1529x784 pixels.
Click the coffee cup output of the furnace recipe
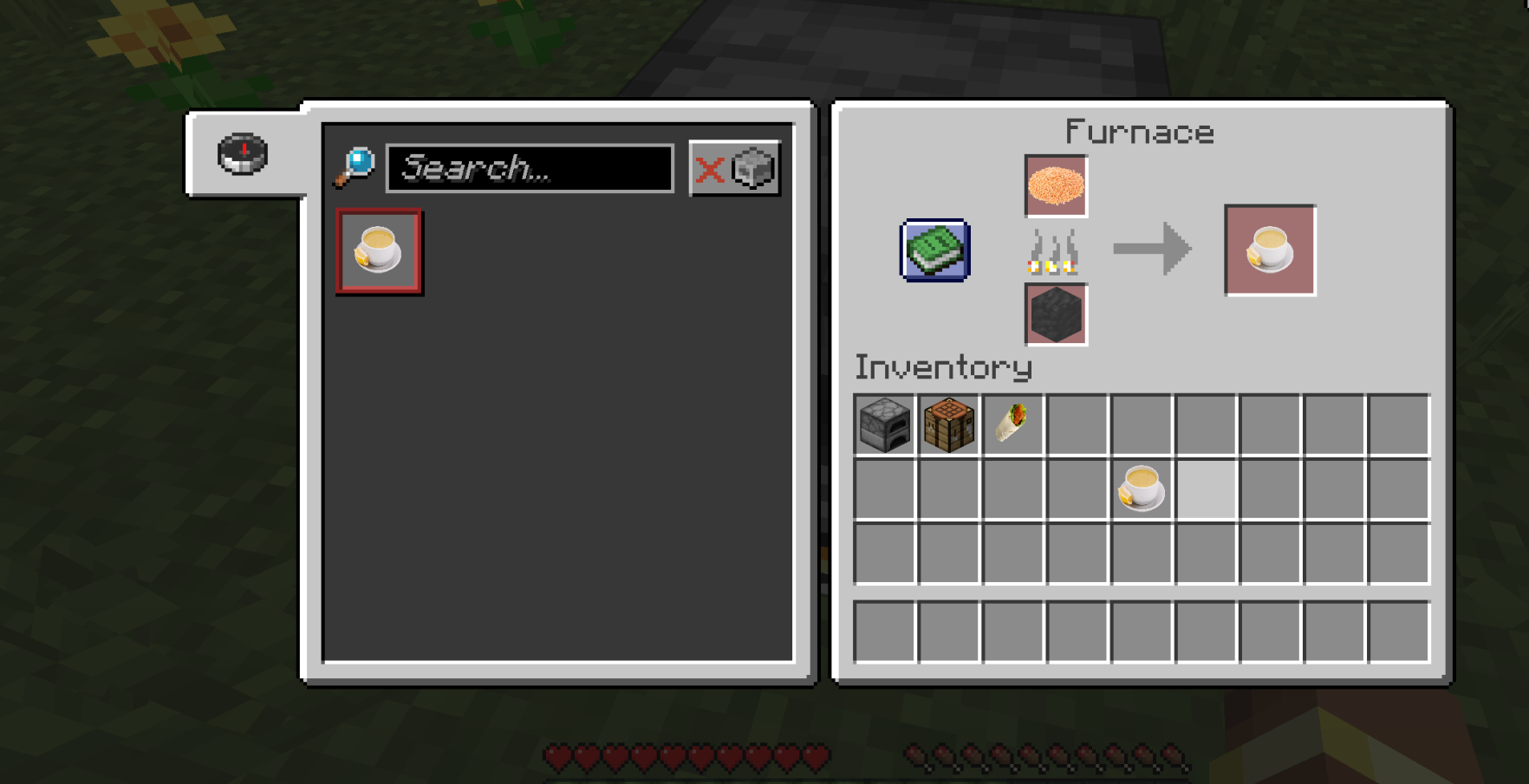1269,251
